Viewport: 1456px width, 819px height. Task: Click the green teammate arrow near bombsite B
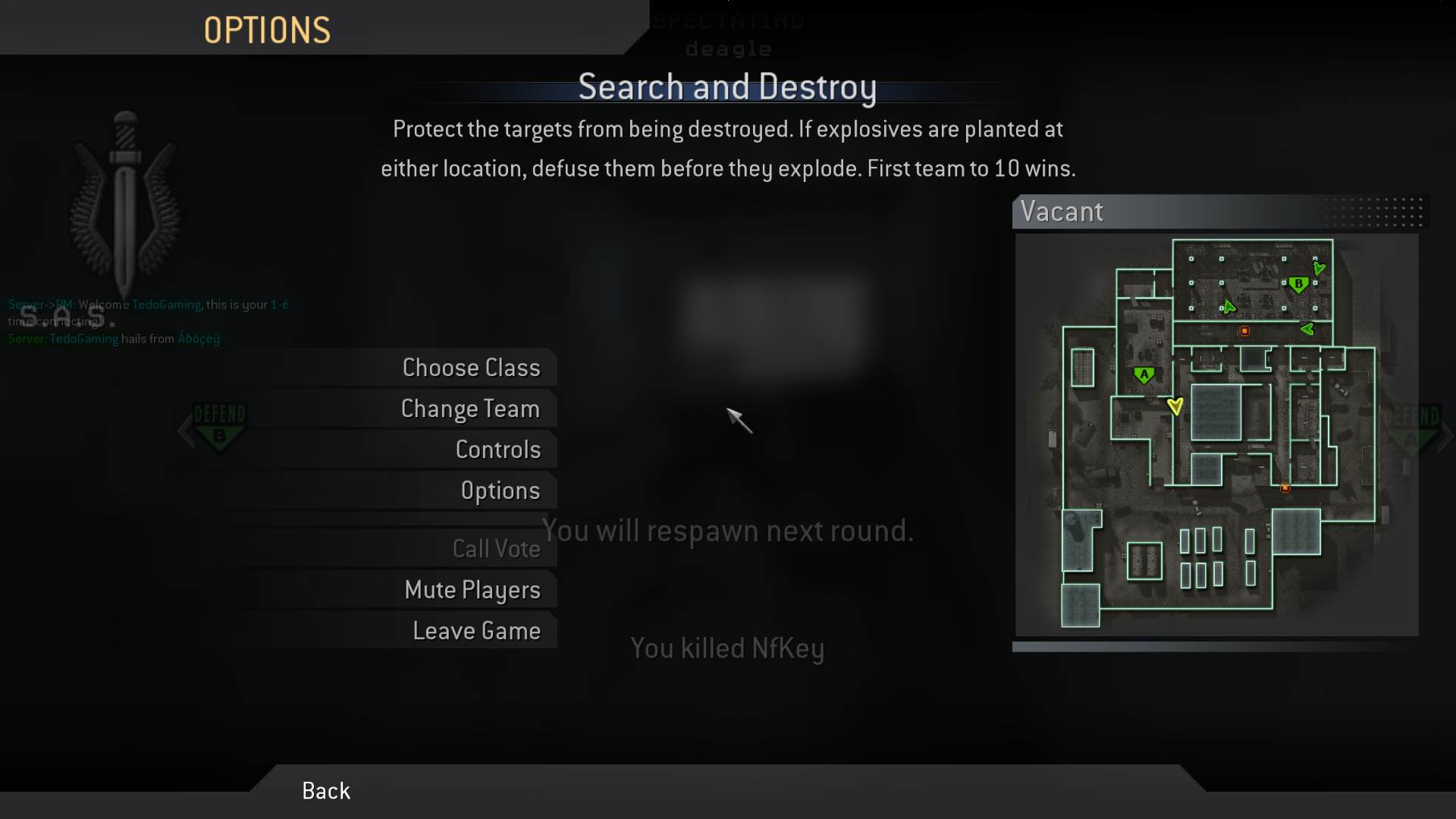[1320, 268]
